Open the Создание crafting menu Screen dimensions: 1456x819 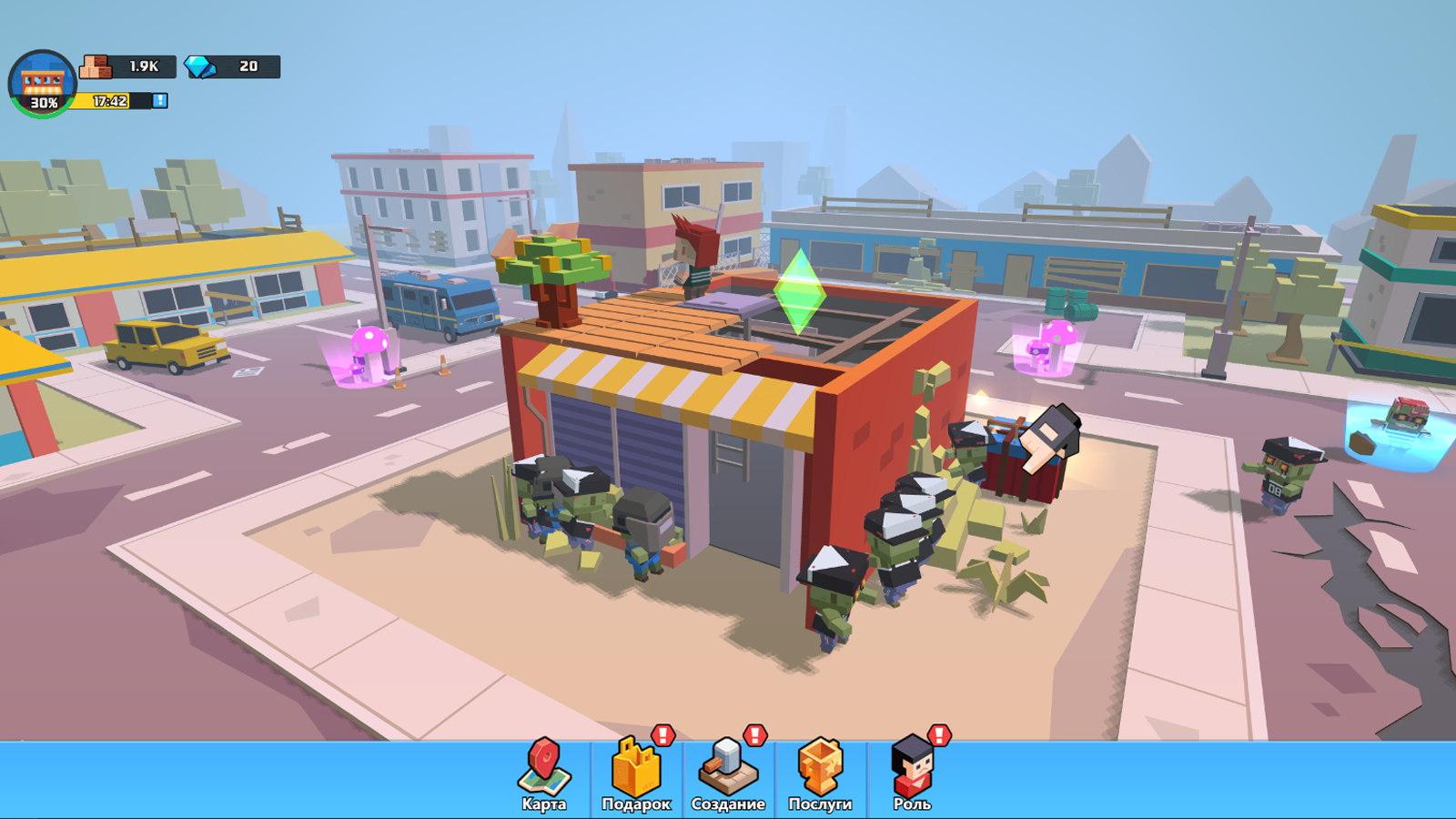pyautogui.click(x=726, y=773)
